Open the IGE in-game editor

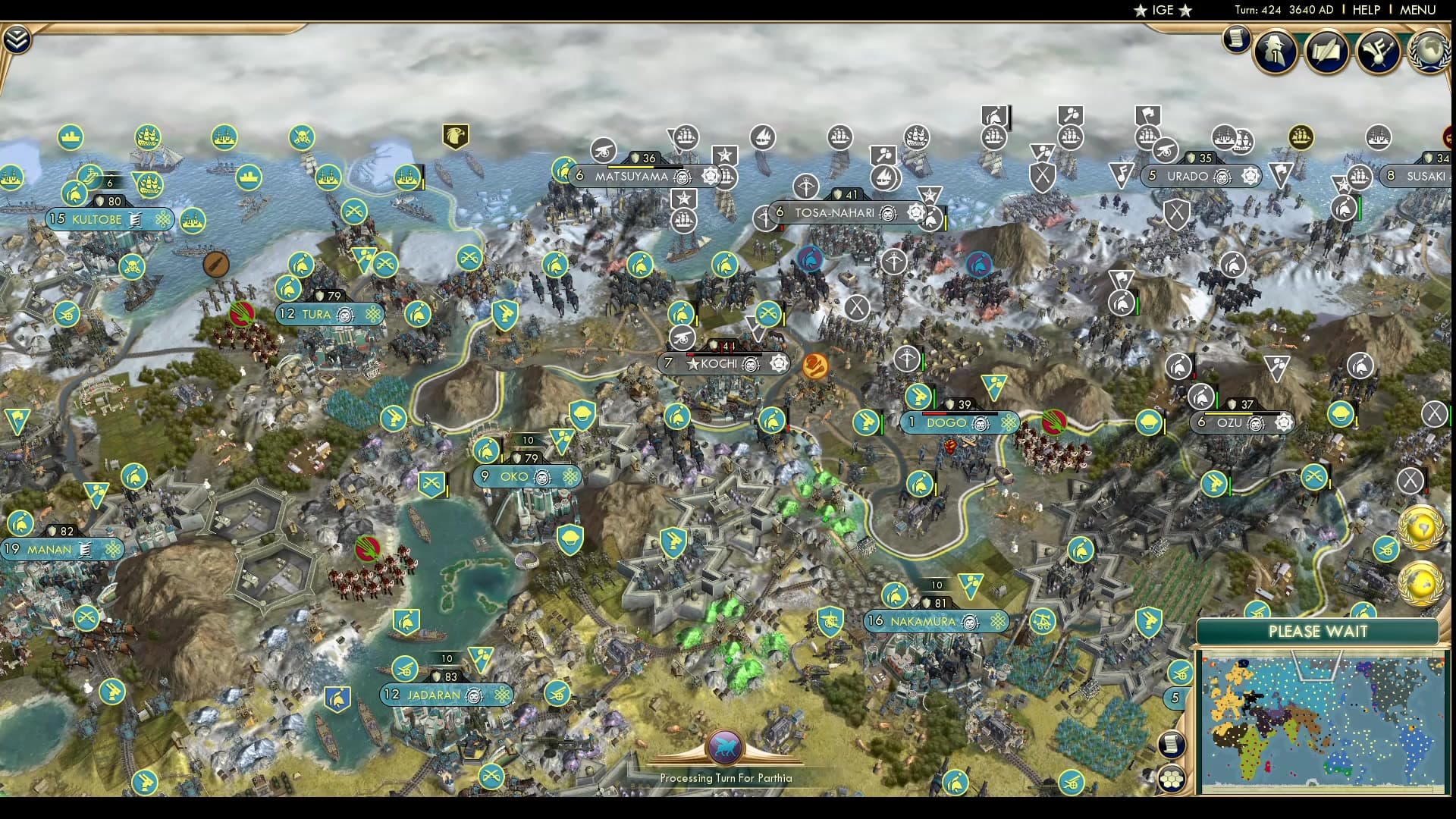click(1163, 10)
